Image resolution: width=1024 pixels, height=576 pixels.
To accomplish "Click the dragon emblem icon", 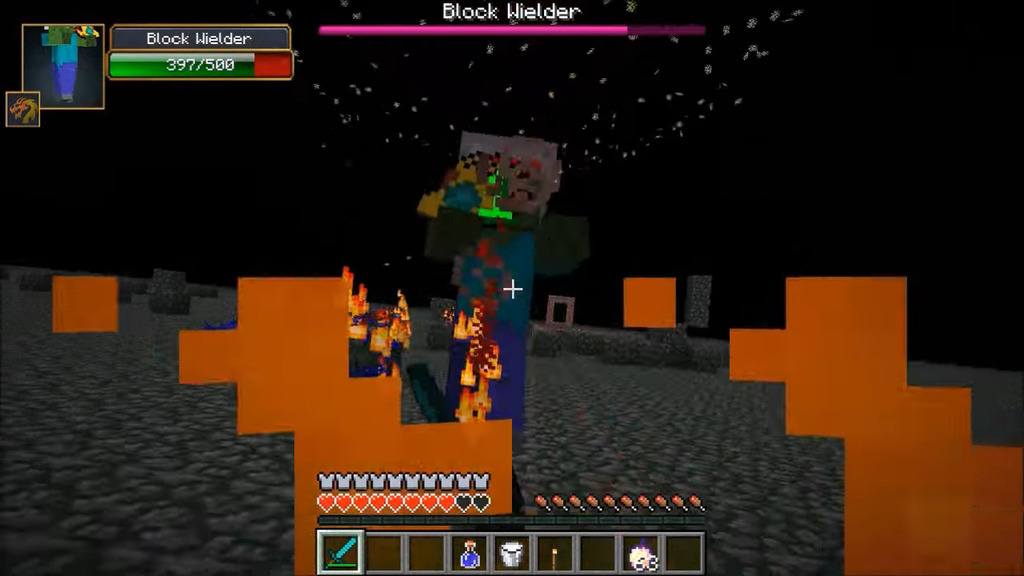I will click(x=22, y=109).
